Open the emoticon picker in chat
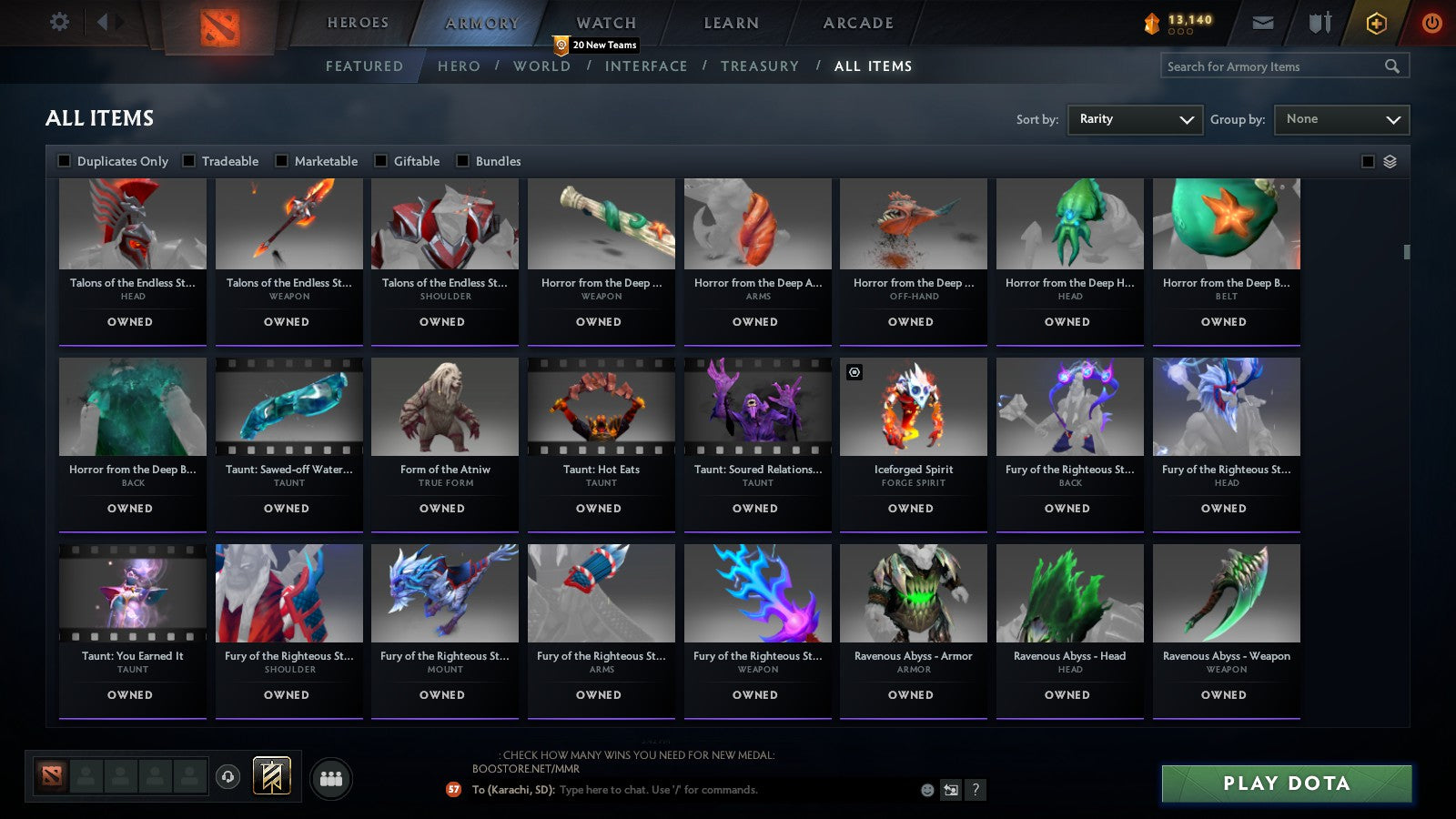Viewport: 1456px width, 819px height. coord(926,791)
